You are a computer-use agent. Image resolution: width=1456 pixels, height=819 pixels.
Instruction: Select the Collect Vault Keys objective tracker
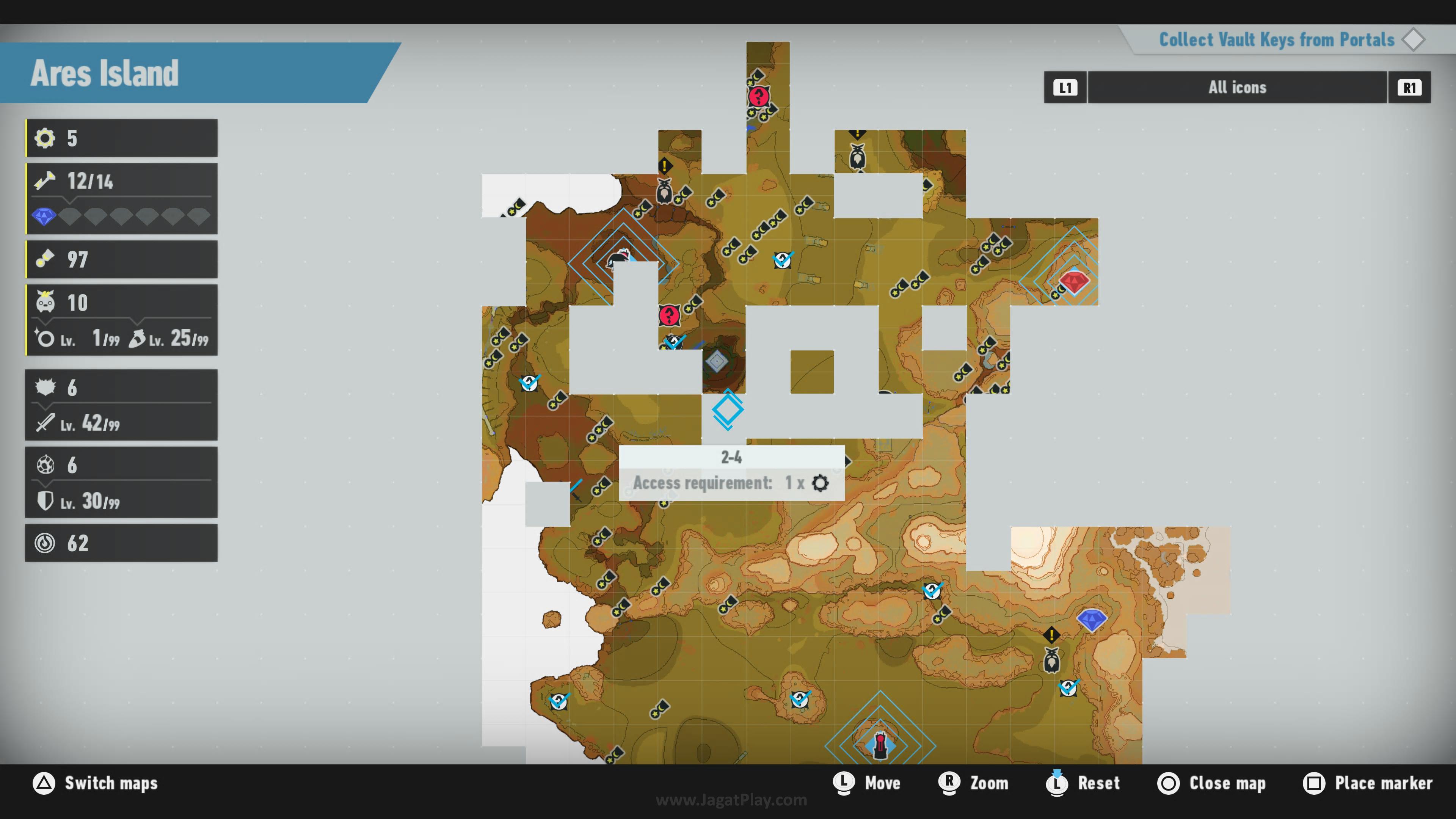(x=1276, y=40)
